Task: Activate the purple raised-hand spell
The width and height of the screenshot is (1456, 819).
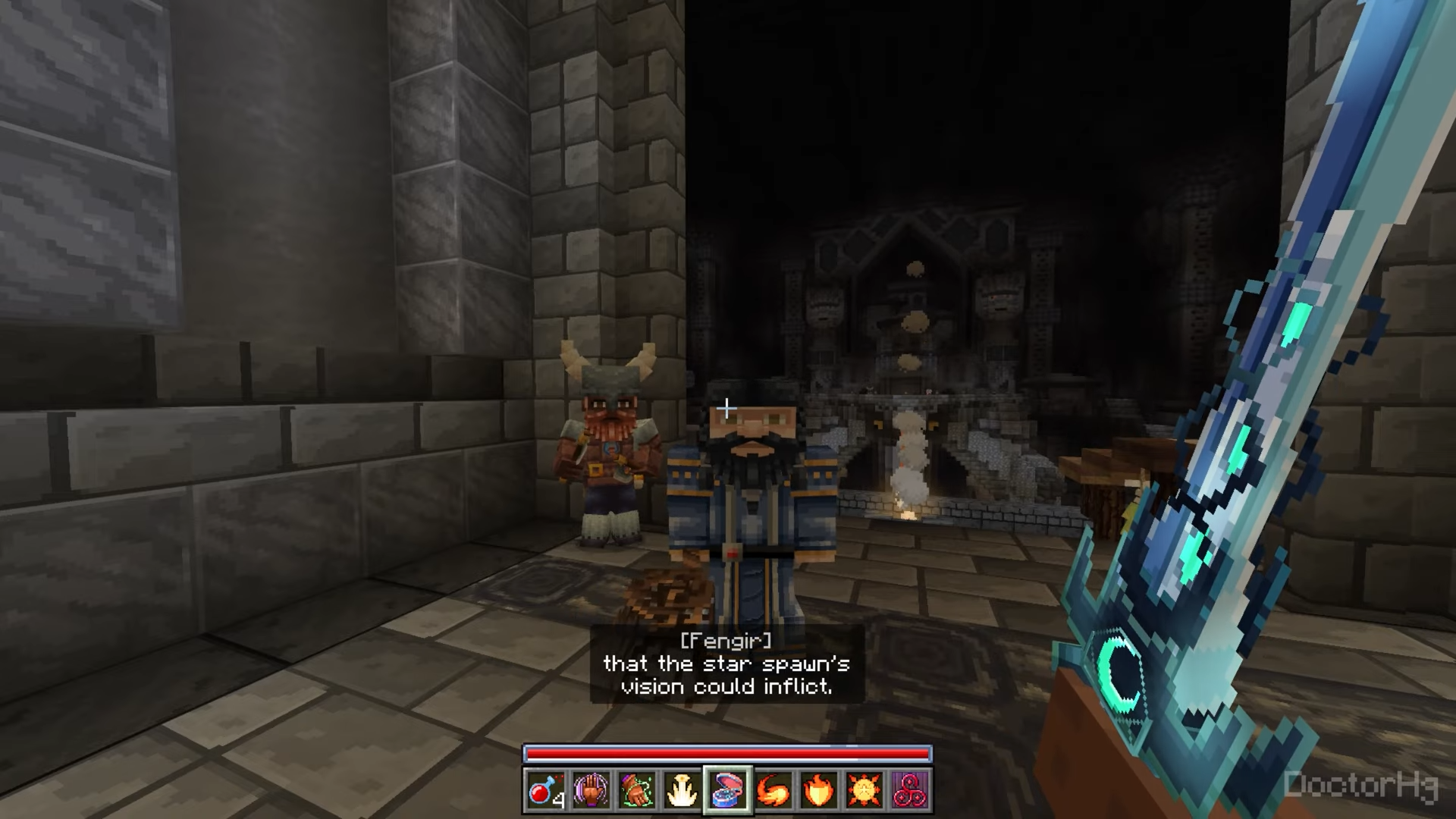Action: coord(591,791)
